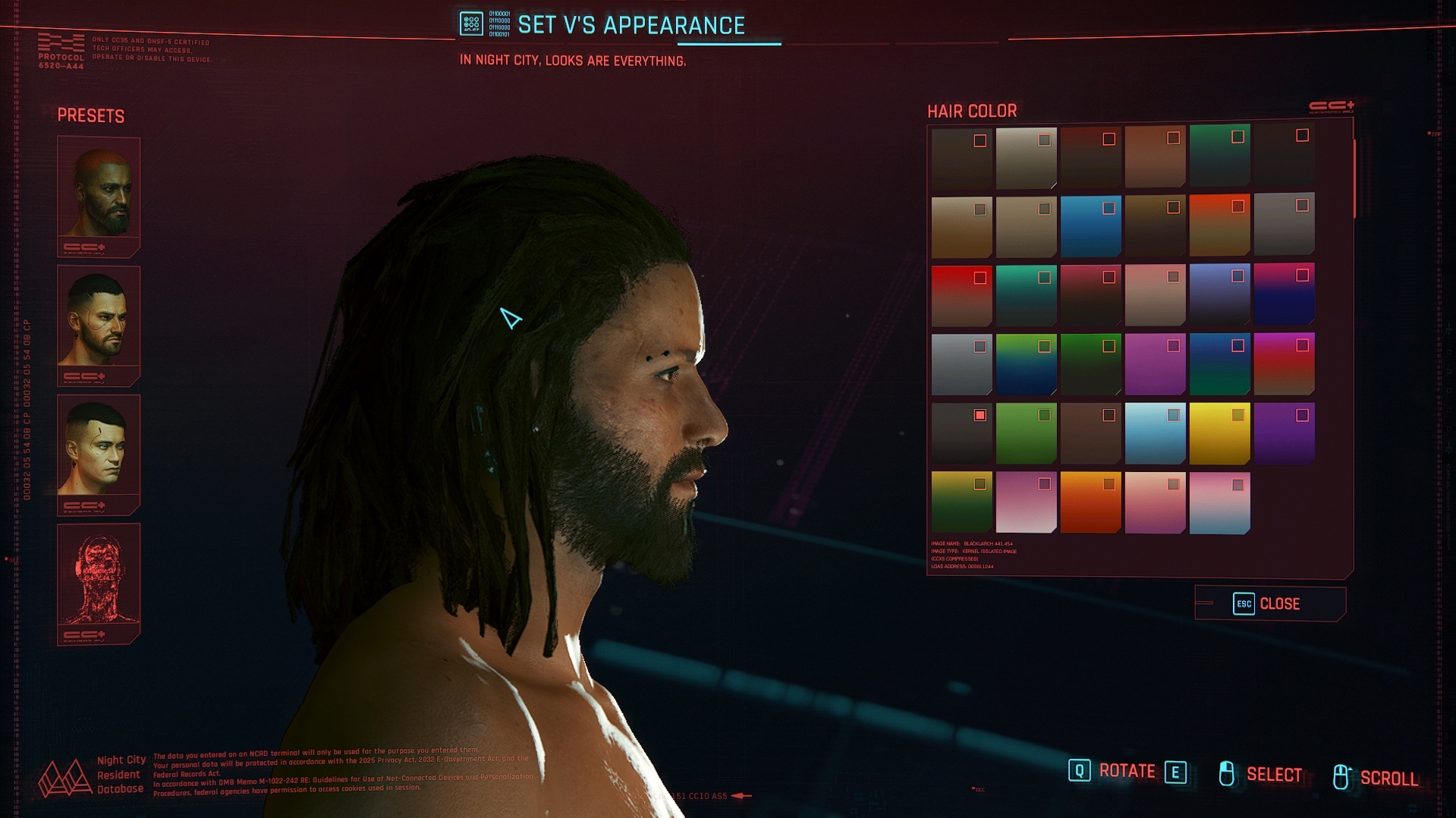
Task: Select the bright red hair color swatch
Action: 961,296
